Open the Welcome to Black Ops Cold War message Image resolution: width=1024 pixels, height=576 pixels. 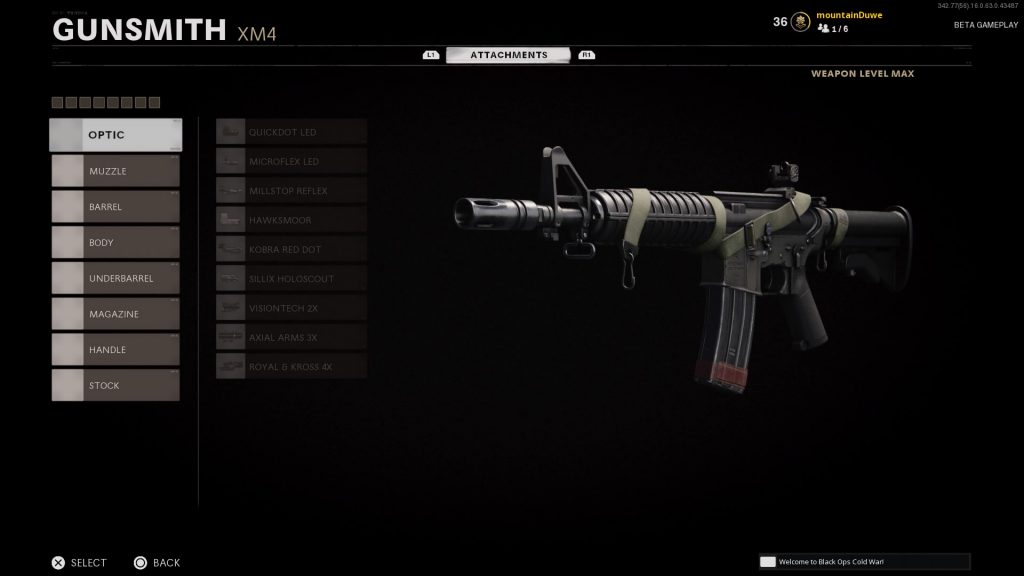(864, 562)
